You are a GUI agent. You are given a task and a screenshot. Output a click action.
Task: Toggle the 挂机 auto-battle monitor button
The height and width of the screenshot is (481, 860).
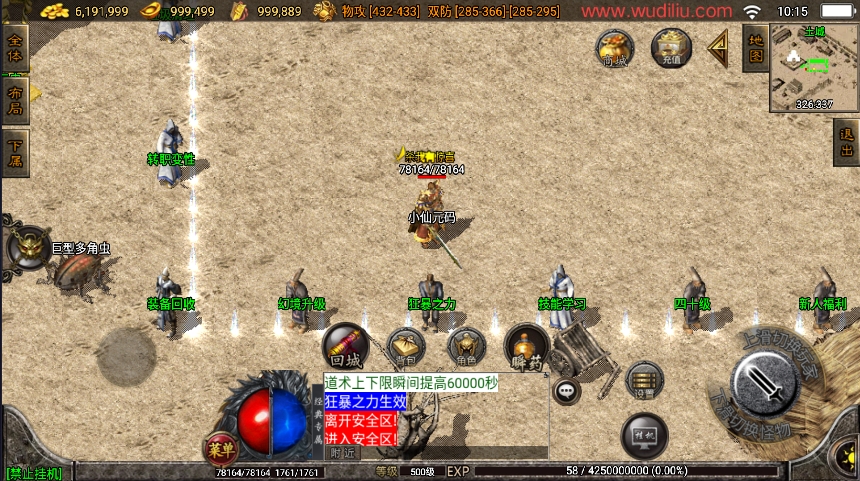pyautogui.click(x=644, y=435)
